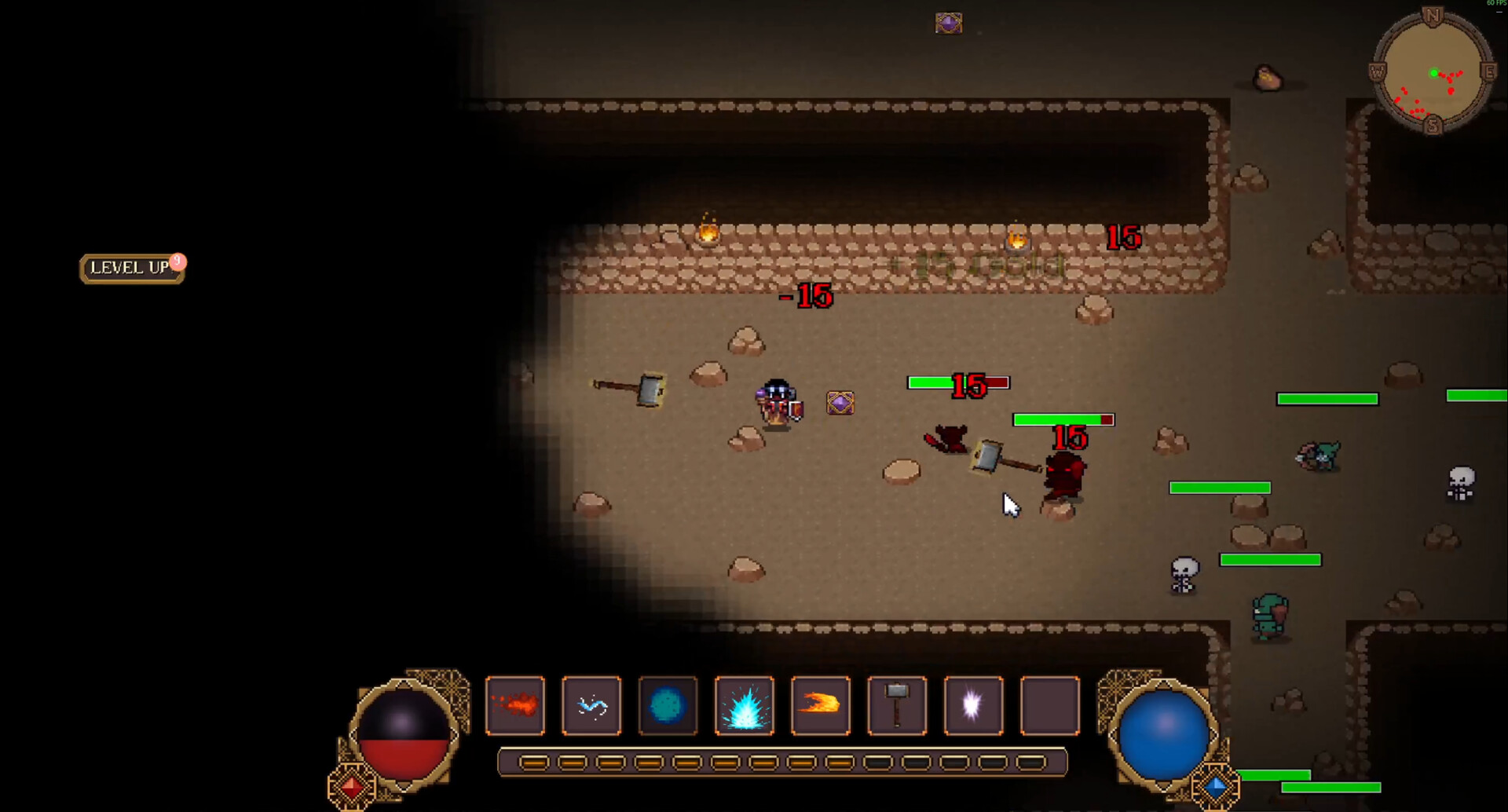Viewport: 1508px width, 812px height.
Task: Click the chest at the top of the map
Action: [947, 23]
